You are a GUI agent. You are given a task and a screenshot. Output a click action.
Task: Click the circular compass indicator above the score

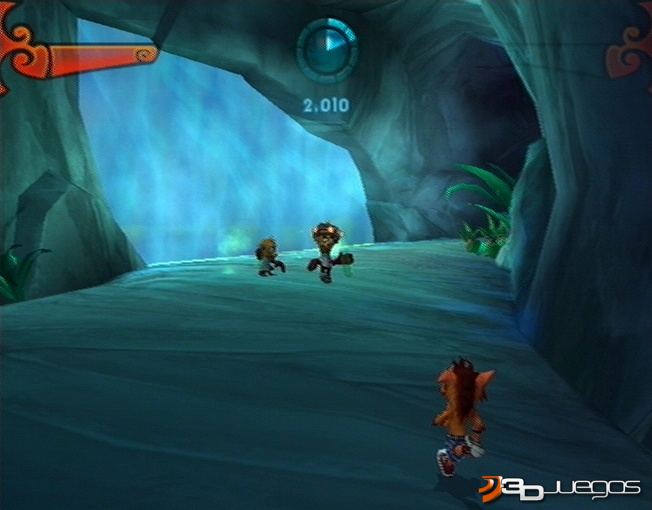pos(327,50)
